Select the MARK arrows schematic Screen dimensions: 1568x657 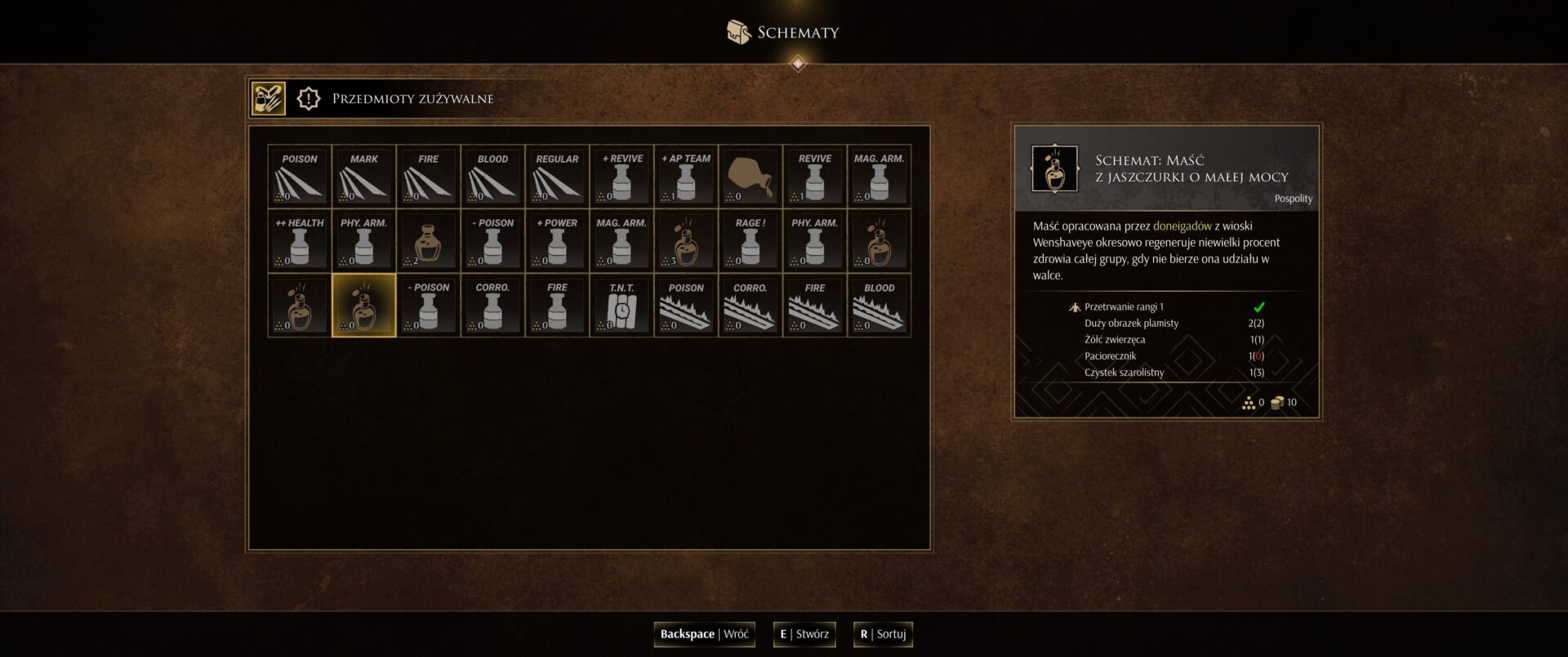(x=364, y=177)
